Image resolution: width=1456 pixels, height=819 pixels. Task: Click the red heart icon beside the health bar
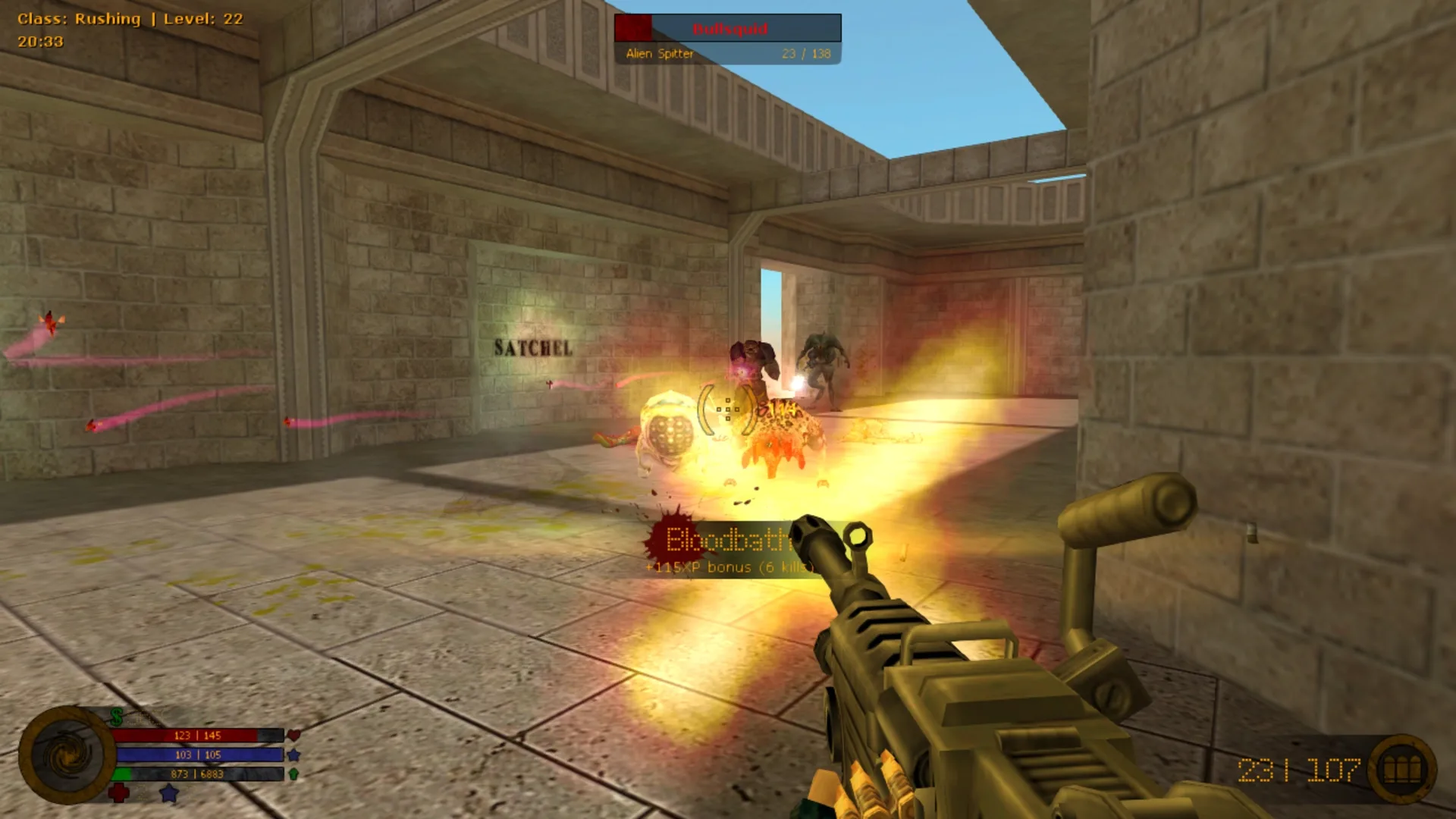pyautogui.click(x=294, y=736)
